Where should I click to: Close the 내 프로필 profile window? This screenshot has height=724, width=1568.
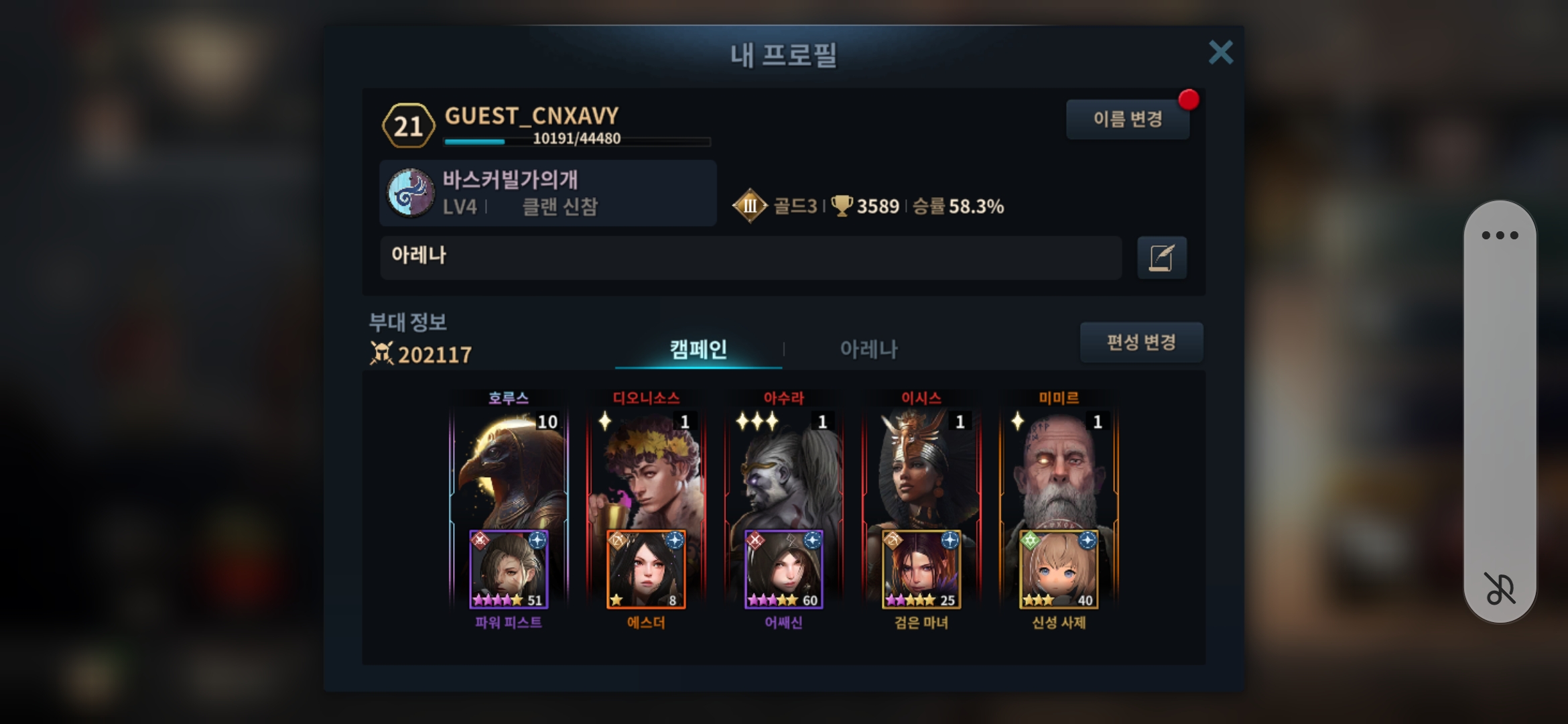click(1220, 52)
